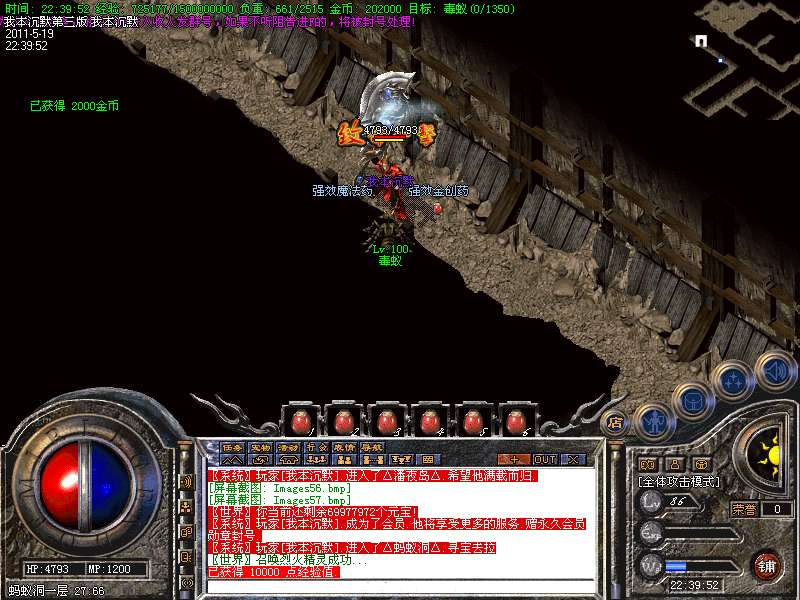Open the 表情 emotes tab
Screen dimensions: 800x600
(344, 447)
